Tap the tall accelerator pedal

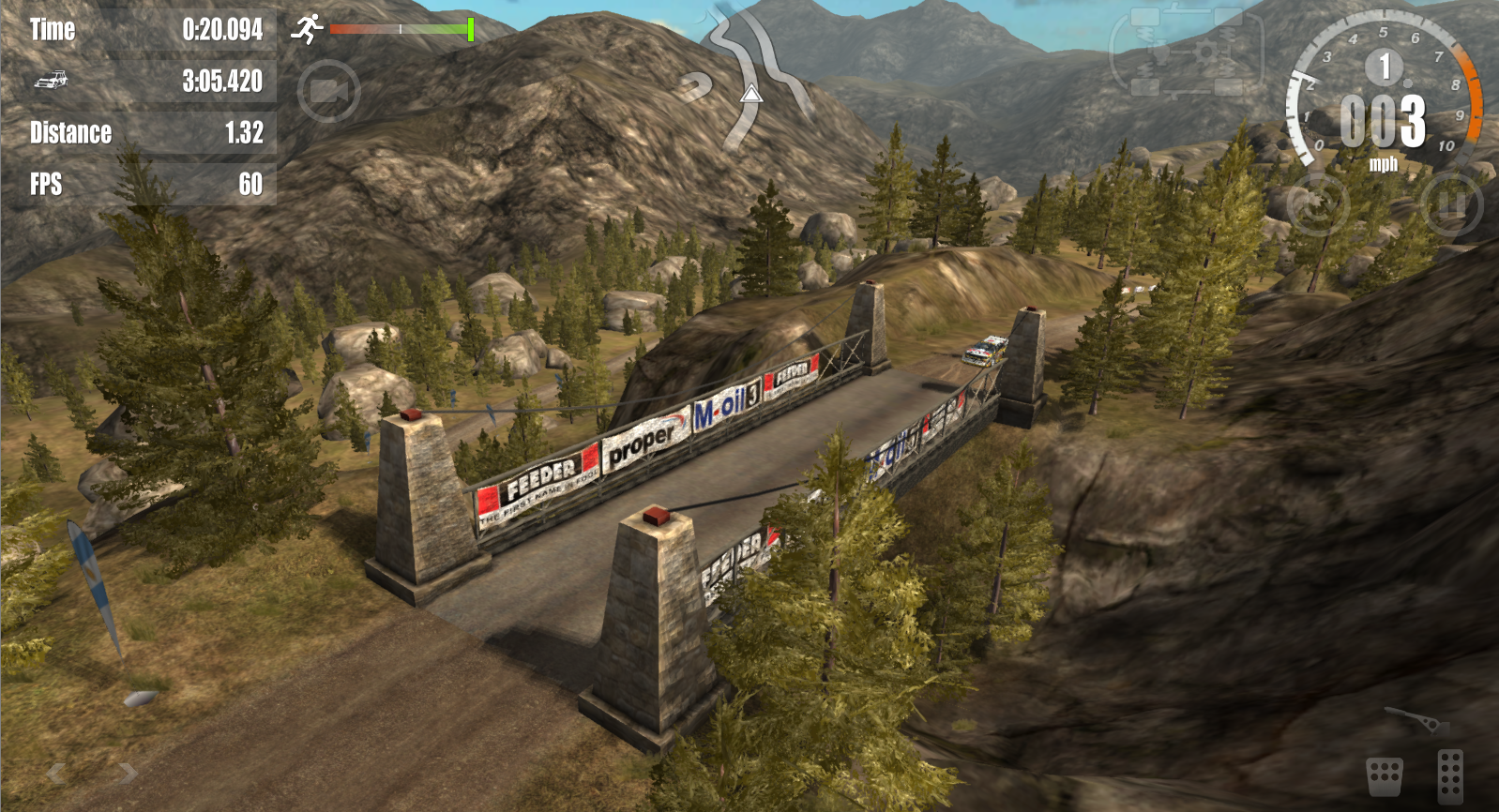1450,775
